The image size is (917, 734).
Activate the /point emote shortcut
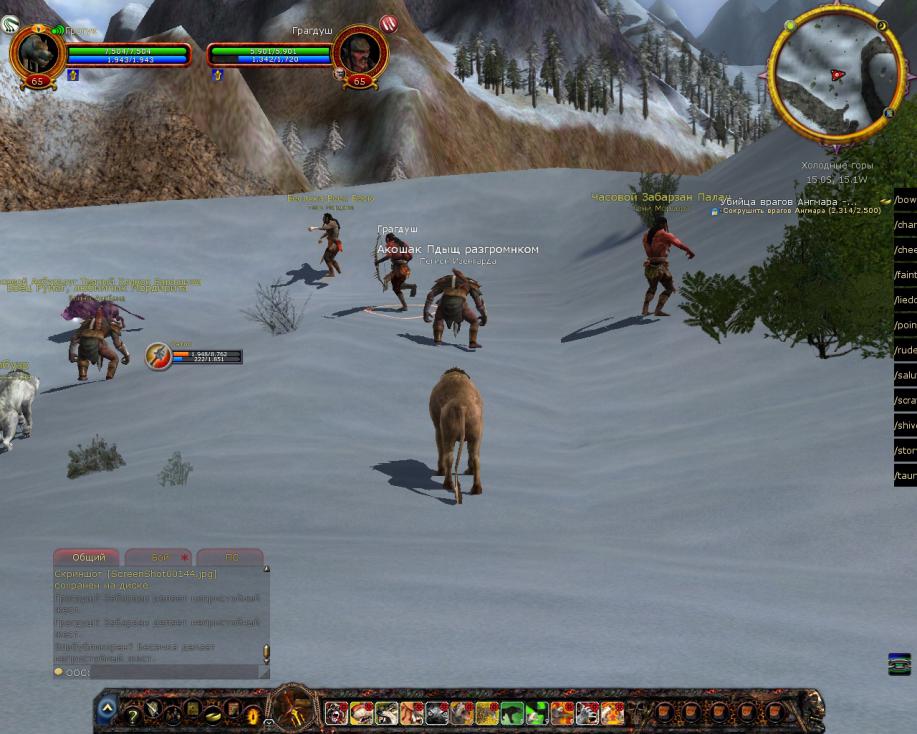905,325
